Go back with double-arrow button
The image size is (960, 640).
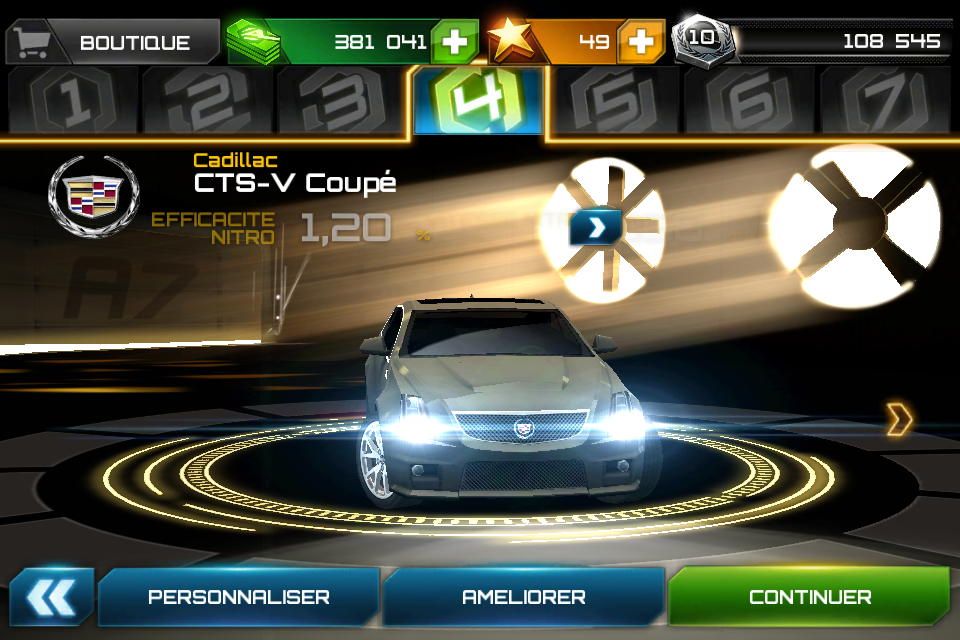point(51,597)
